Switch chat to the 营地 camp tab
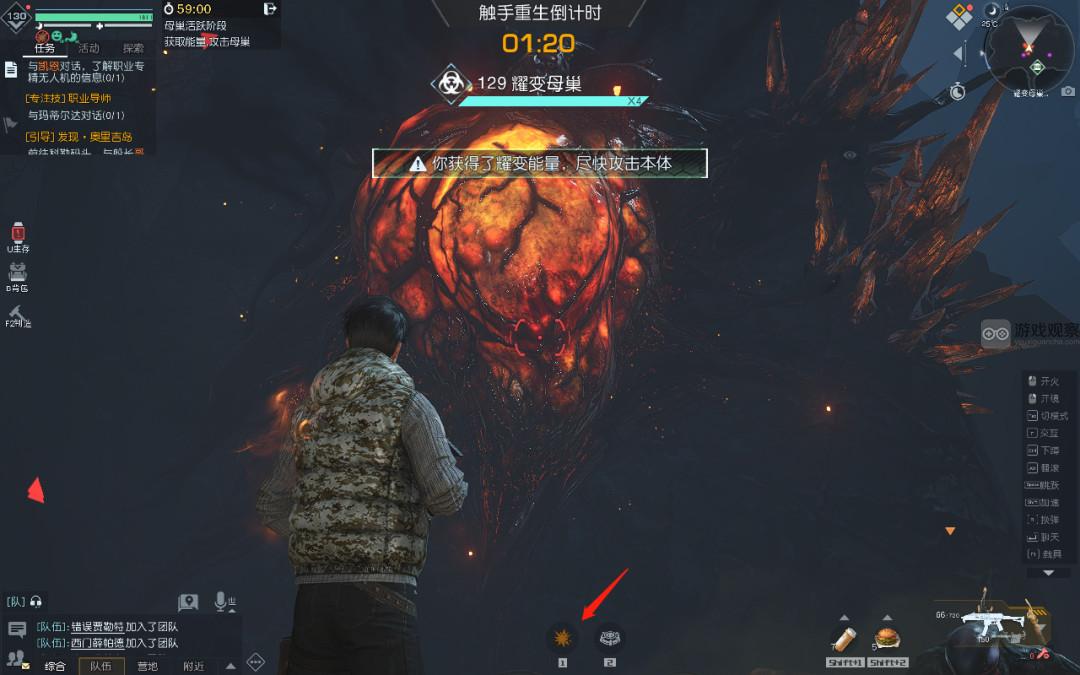 click(x=147, y=666)
